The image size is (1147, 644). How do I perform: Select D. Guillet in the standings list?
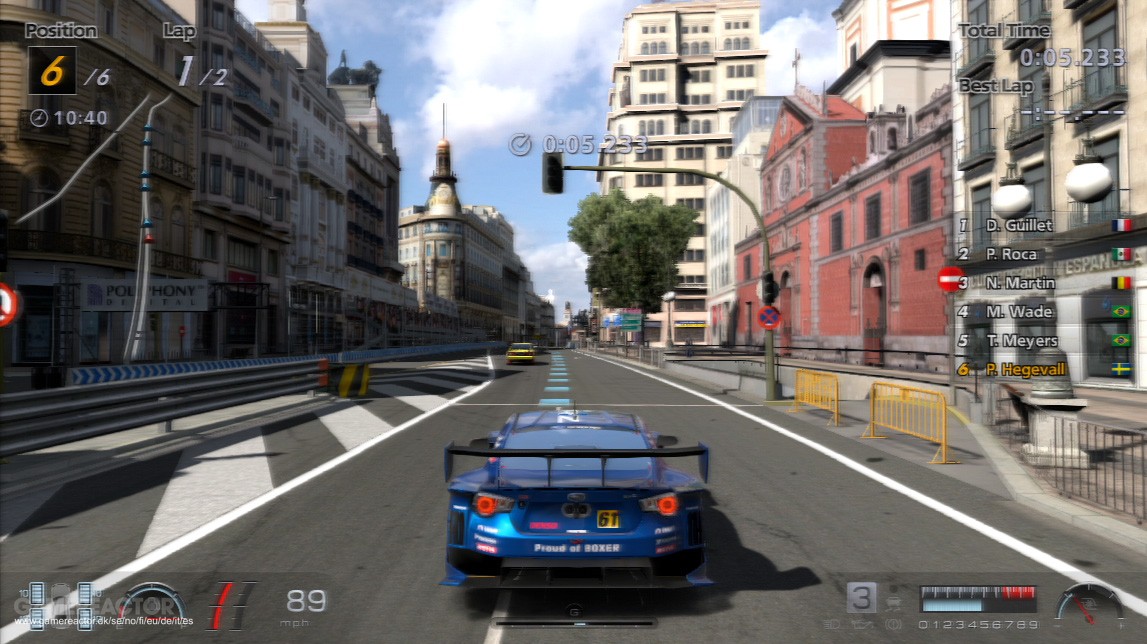(x=1018, y=225)
